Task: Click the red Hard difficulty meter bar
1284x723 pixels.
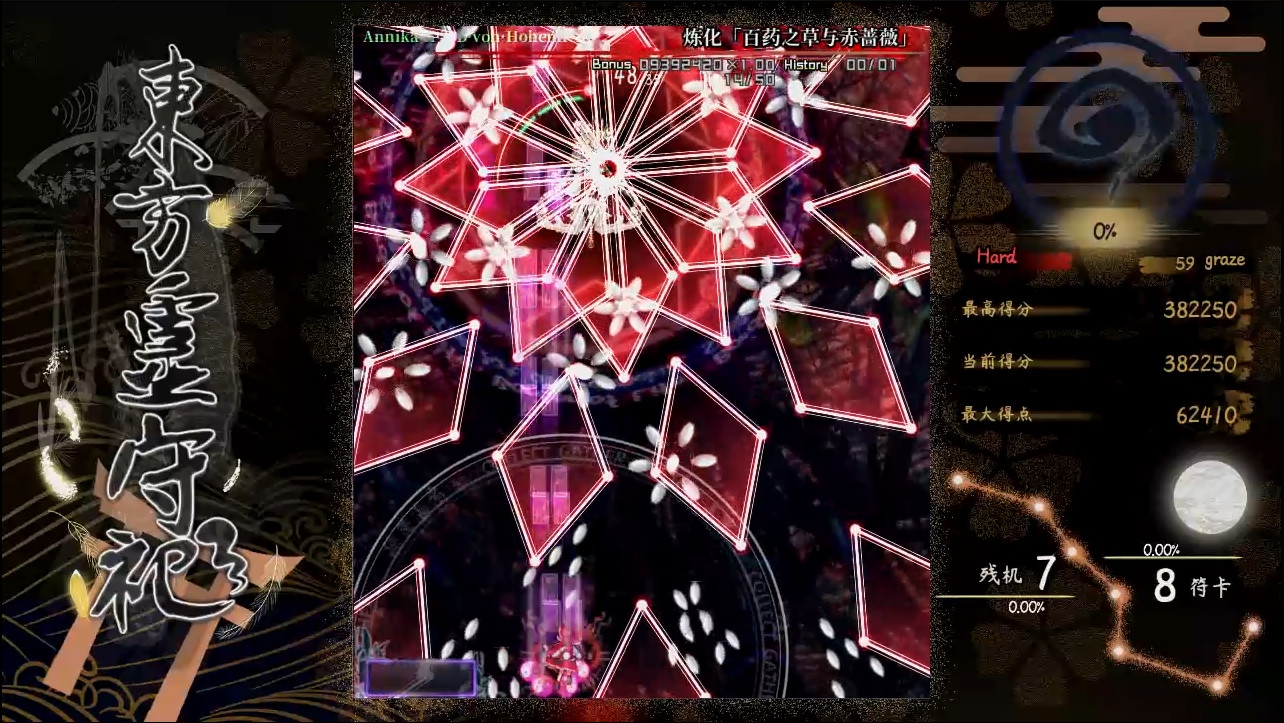Action: click(x=1048, y=258)
